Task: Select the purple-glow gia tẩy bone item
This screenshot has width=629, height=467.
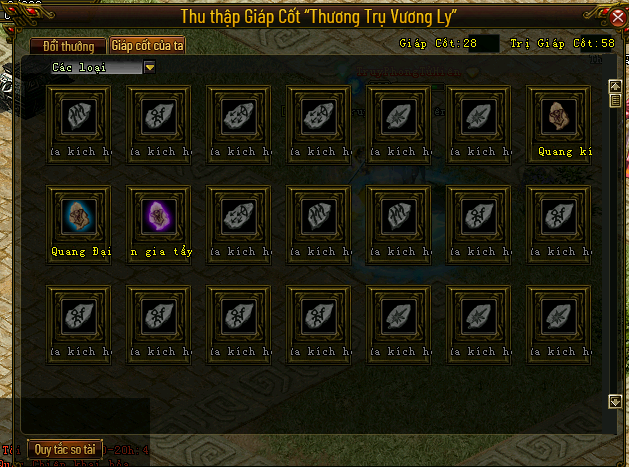Action: click(159, 215)
